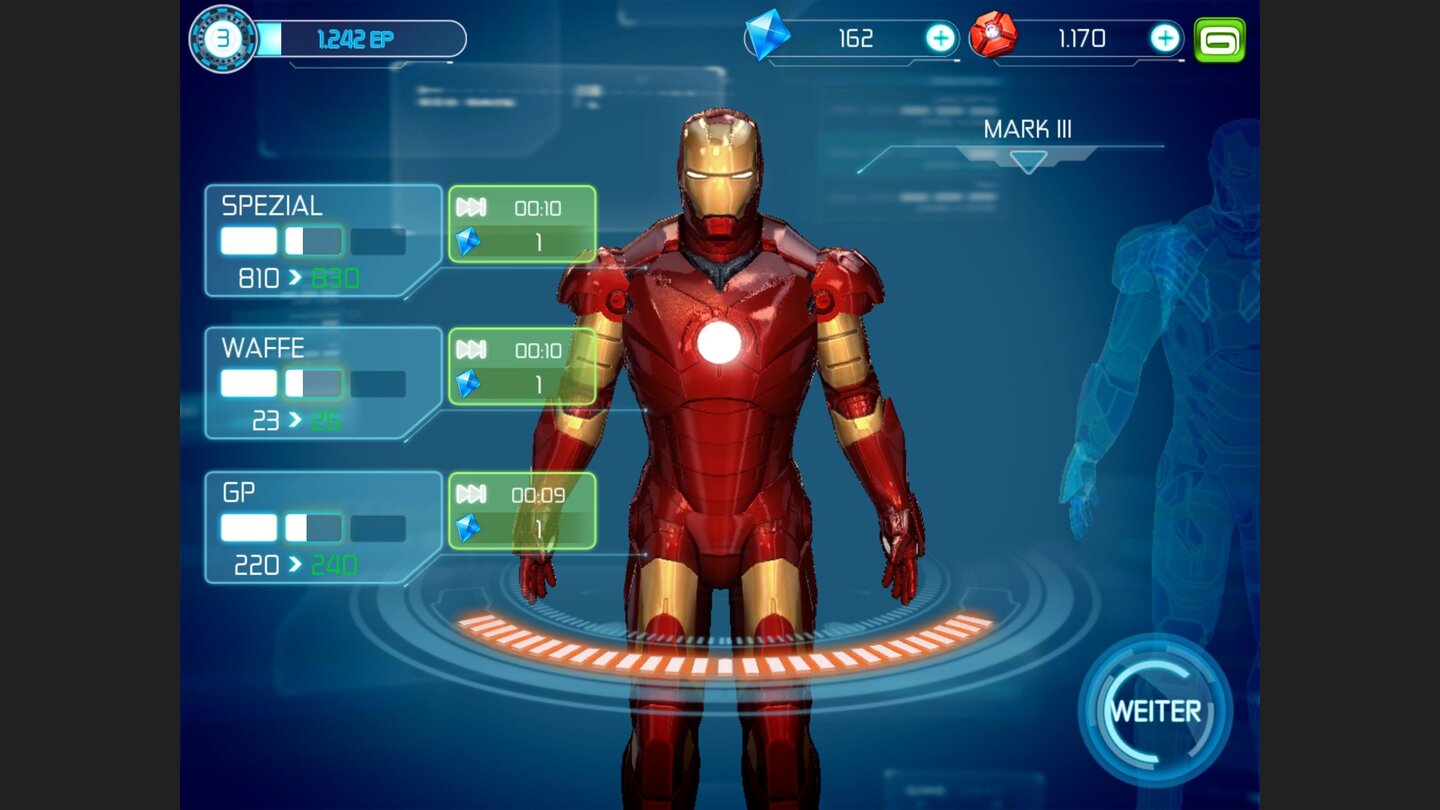Open the MARK III armor selector

[x=1028, y=127]
